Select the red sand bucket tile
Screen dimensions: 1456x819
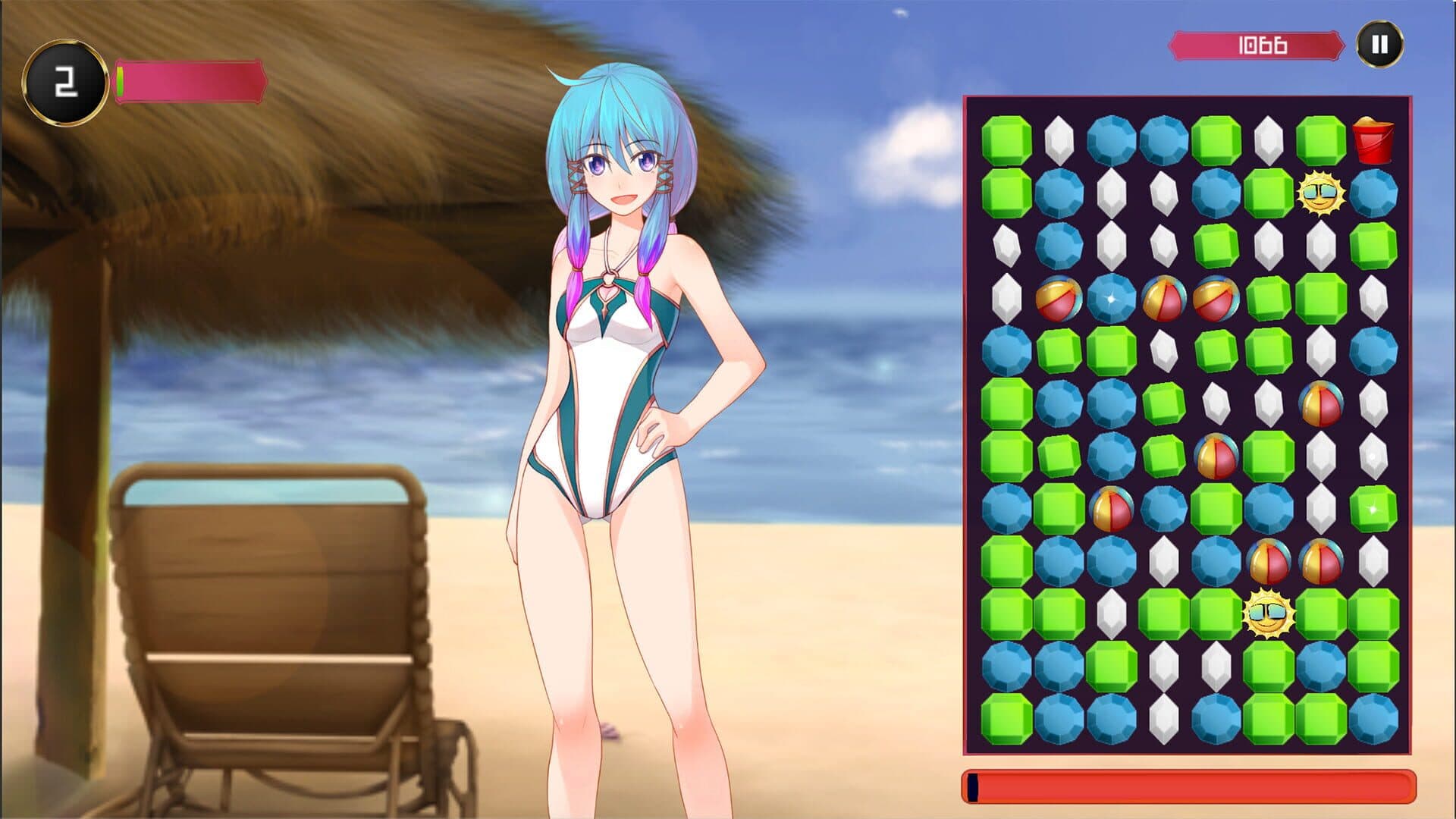1373,141
